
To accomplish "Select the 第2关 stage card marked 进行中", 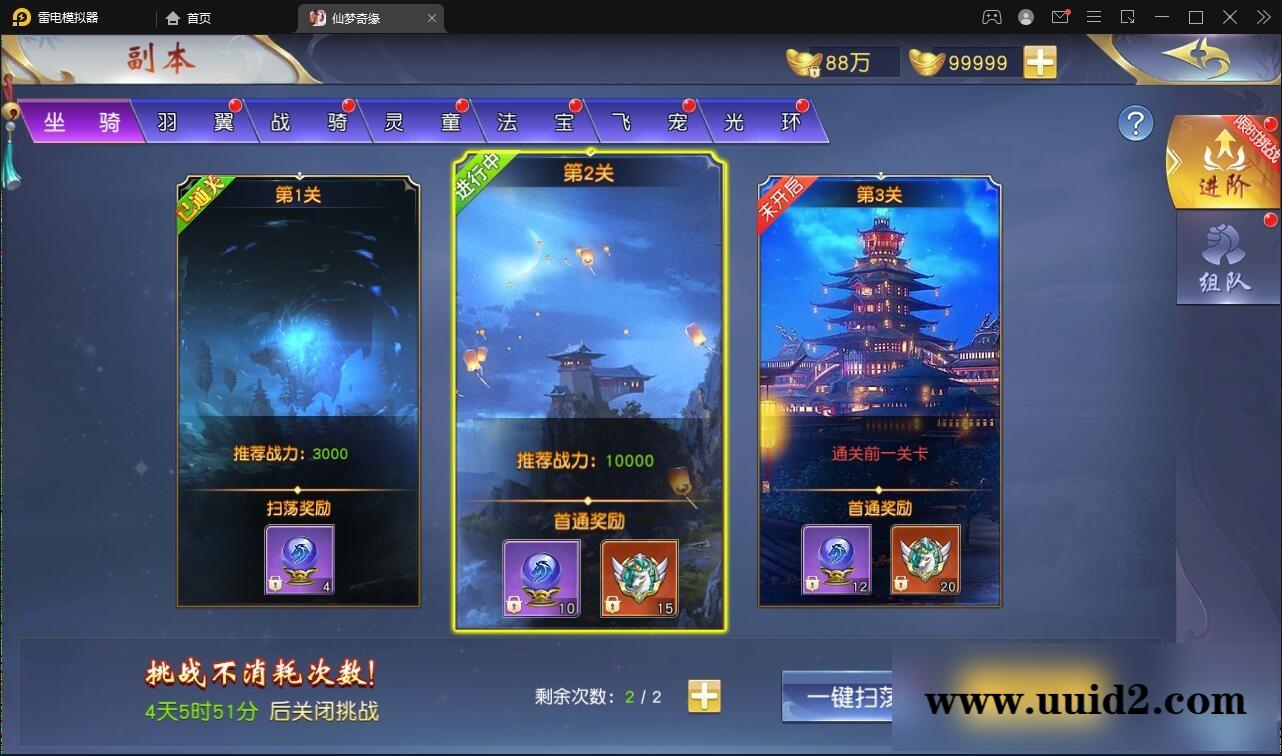I will click(x=589, y=390).
